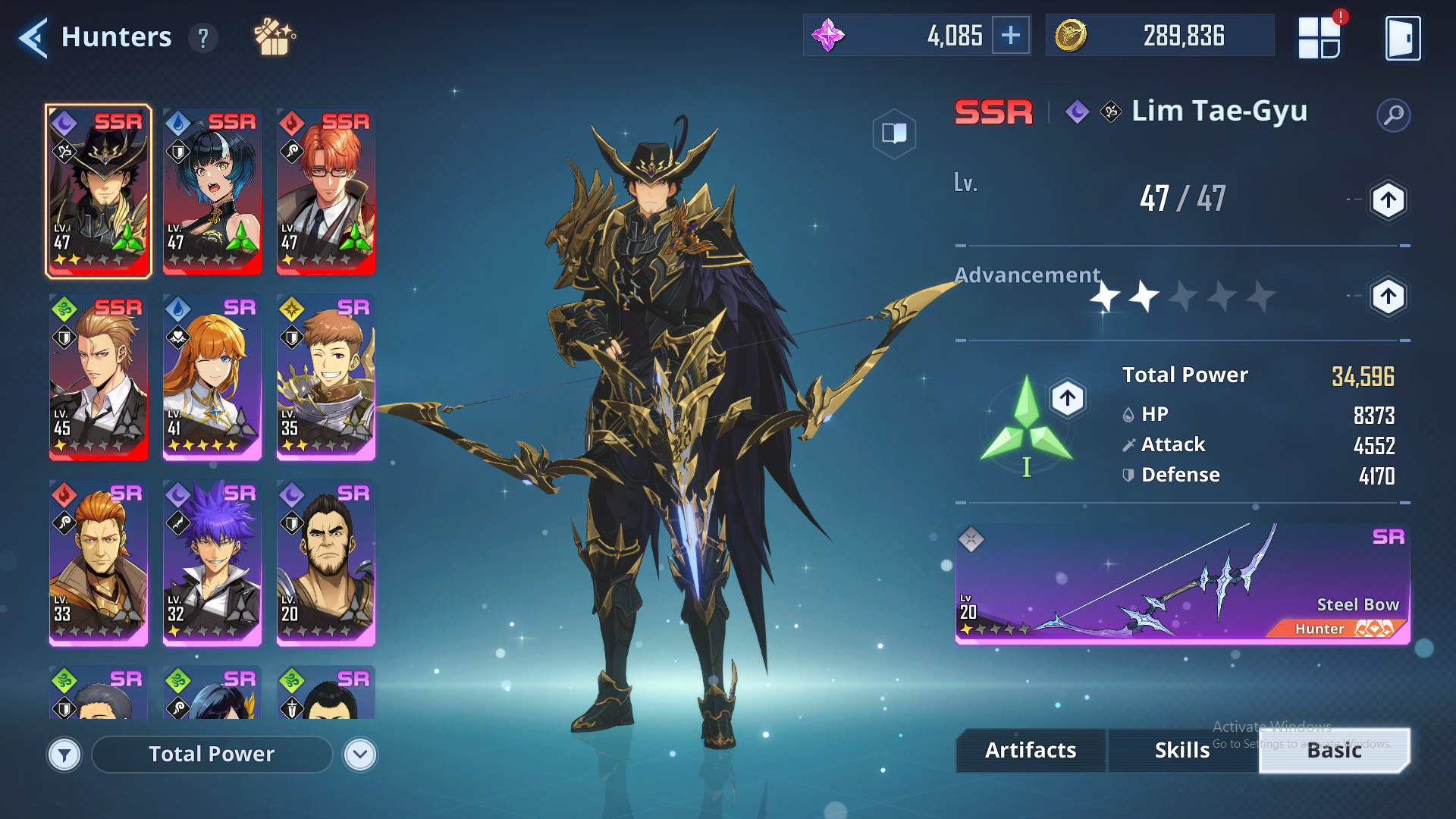This screenshot has height=819, width=1456.
Task: Select the red-haired SSR hunter with glasses
Action: 326,190
